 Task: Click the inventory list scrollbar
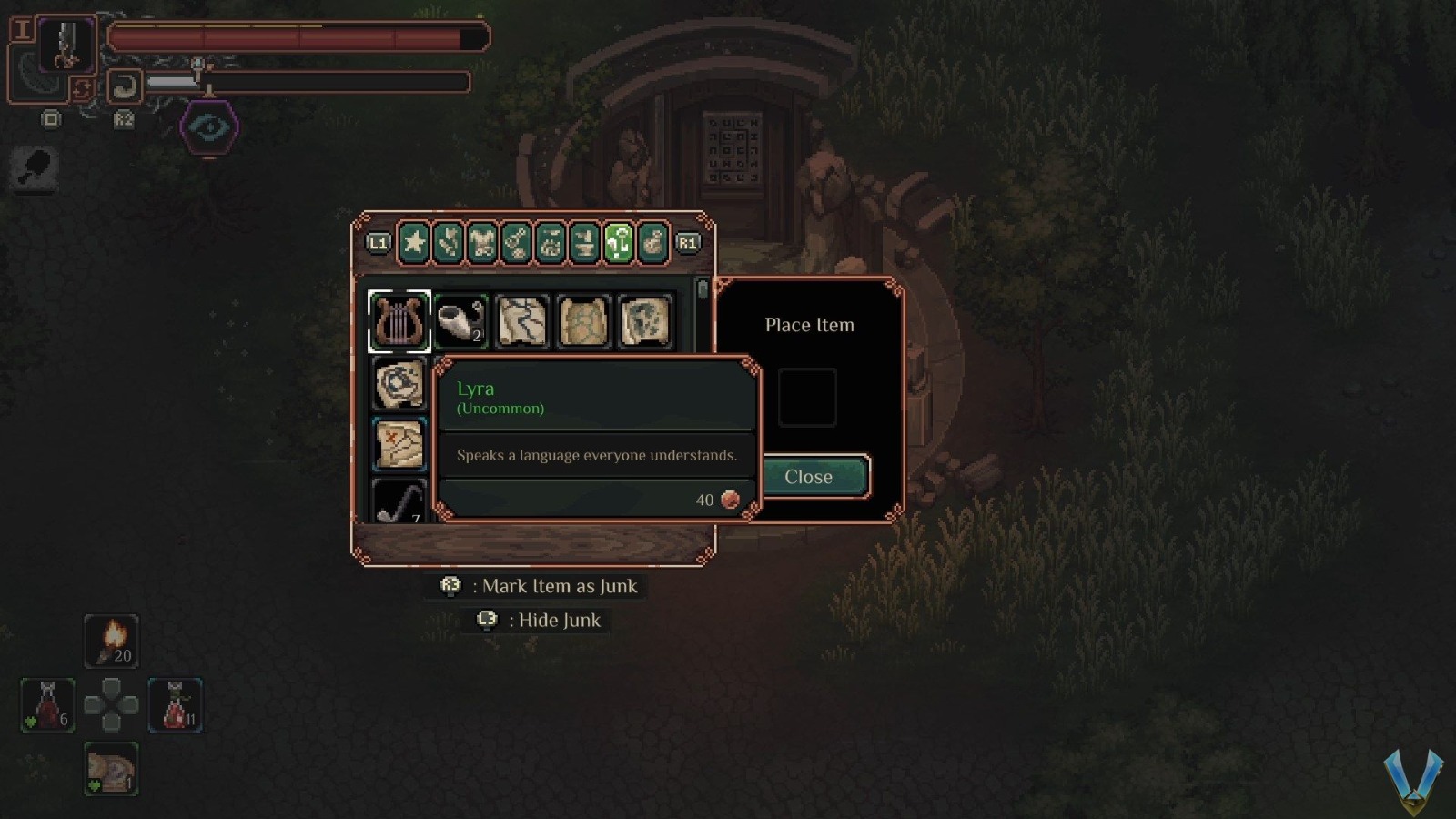[x=702, y=291]
